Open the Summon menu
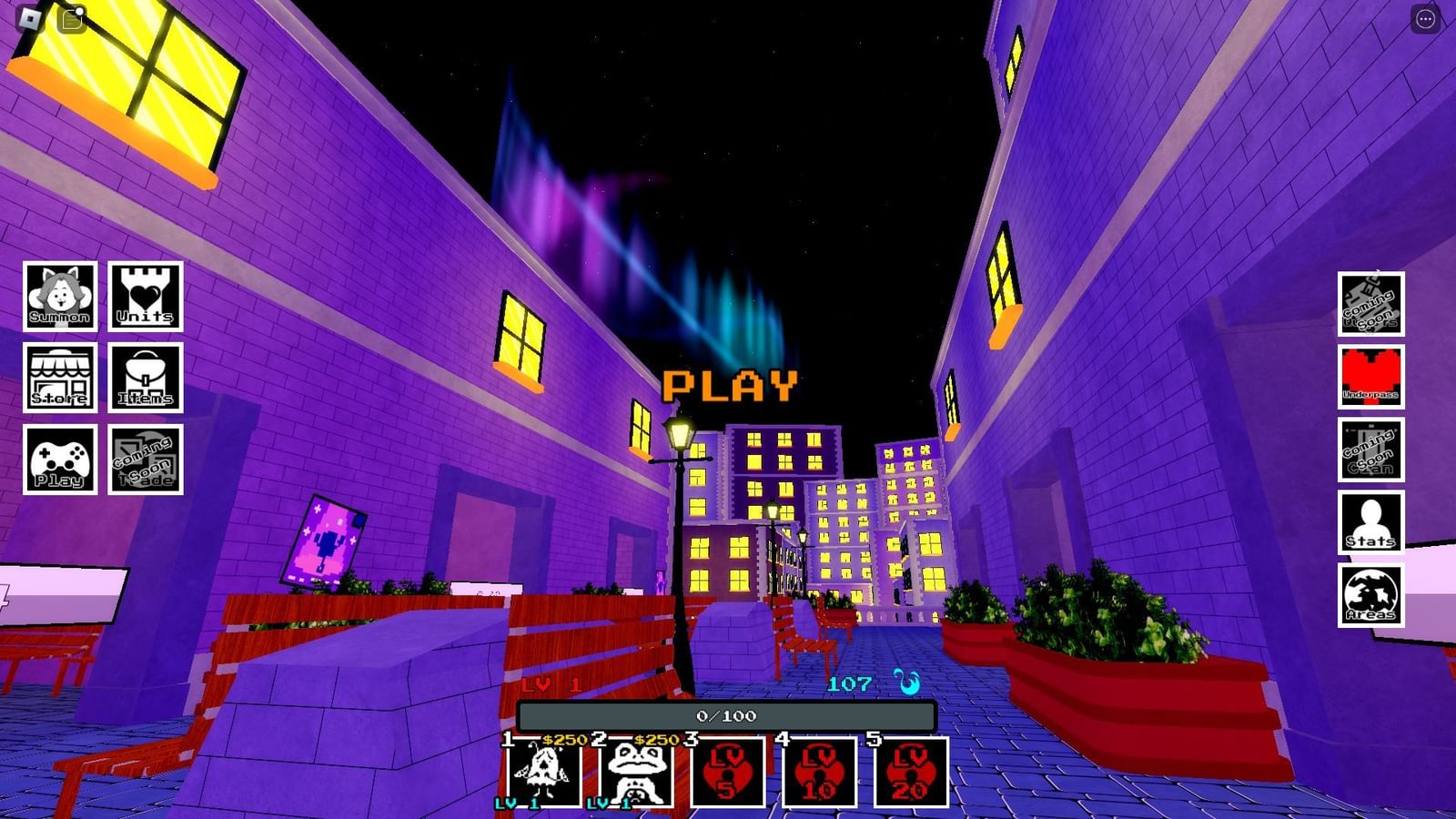 [x=58, y=296]
